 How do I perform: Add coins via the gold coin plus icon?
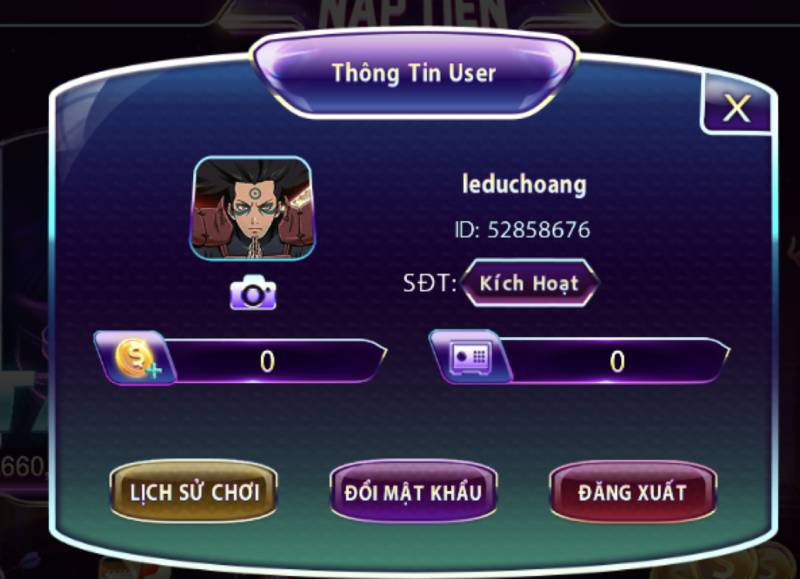(135, 359)
